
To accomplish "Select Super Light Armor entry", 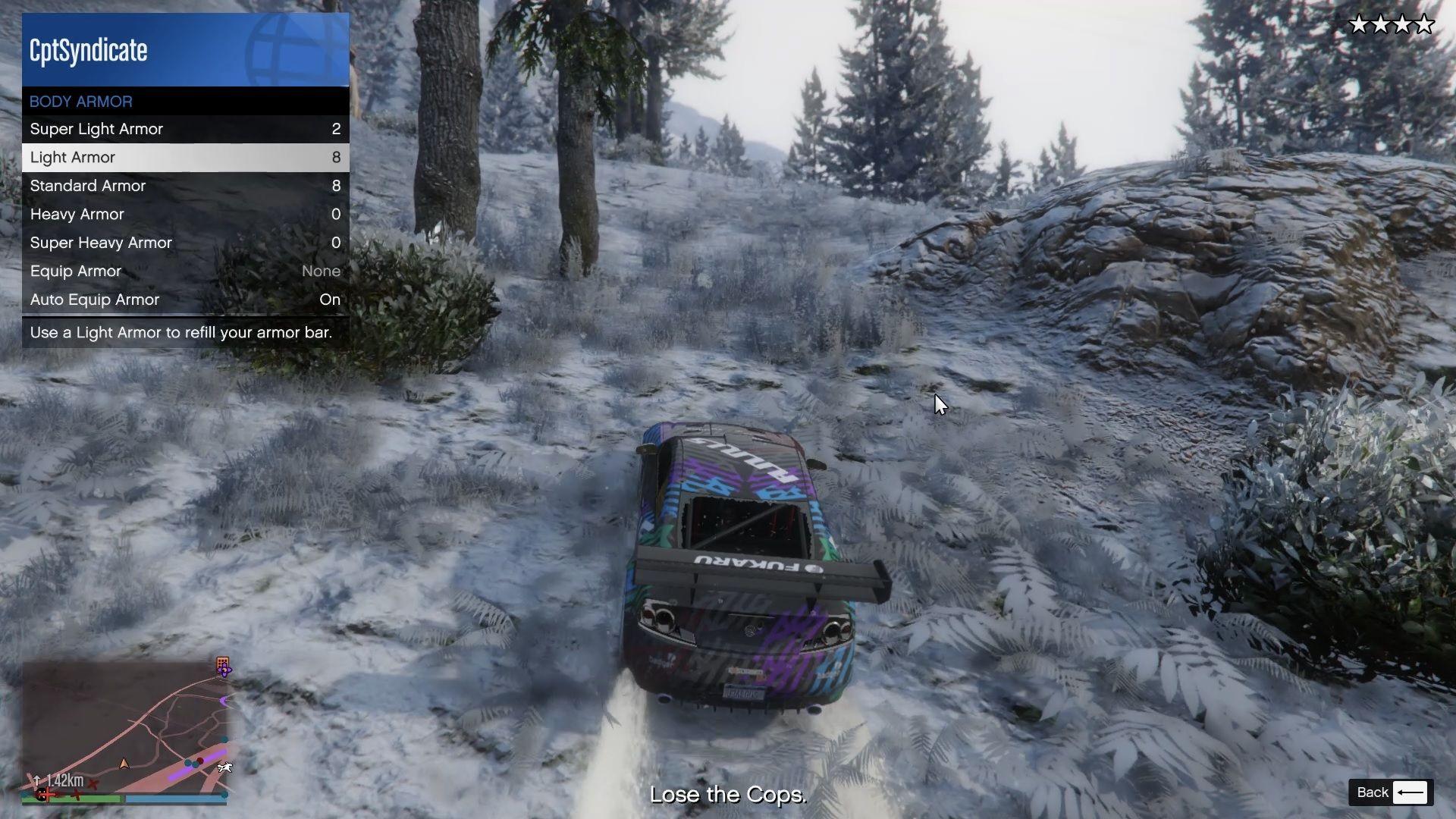I will coord(185,129).
